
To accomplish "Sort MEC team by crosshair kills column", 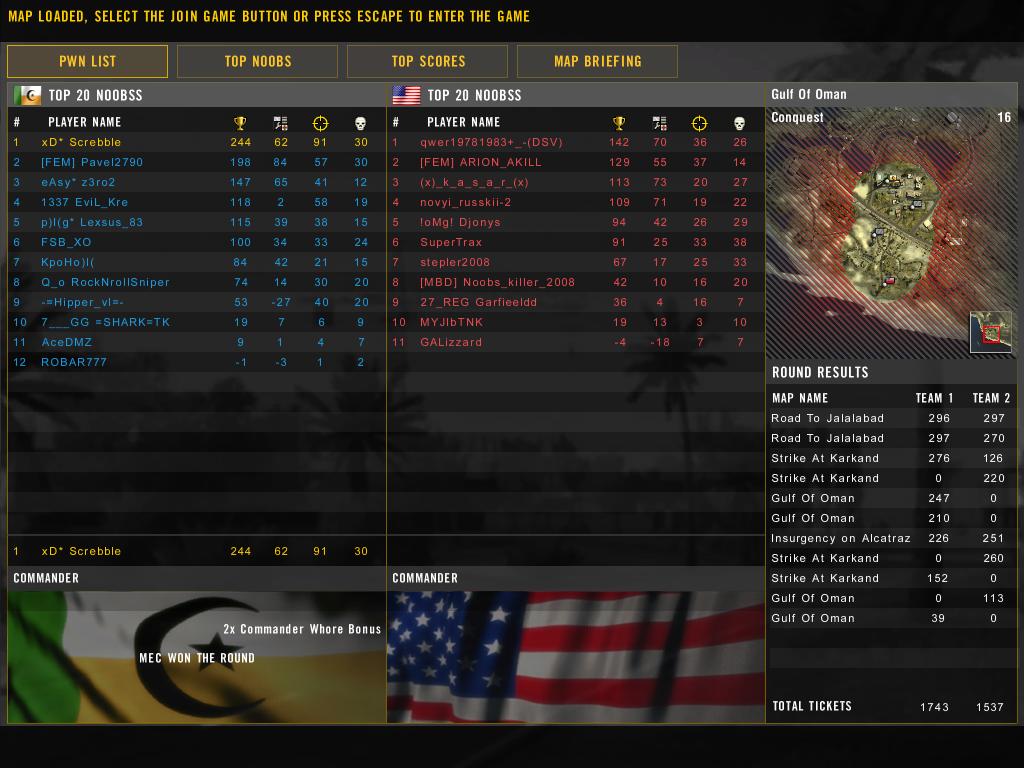I will pyautogui.click(x=320, y=123).
